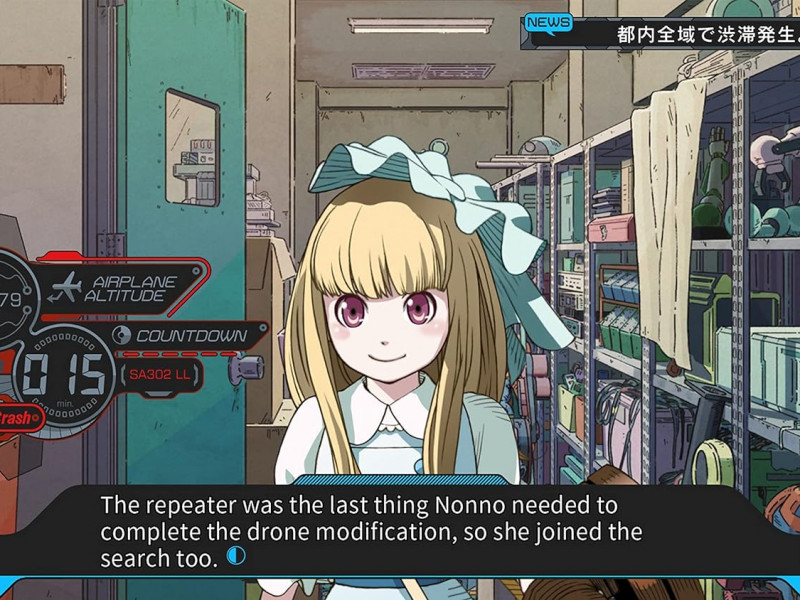Click the dialogue text box about Nonno
The image size is (800, 600).
coord(400,530)
